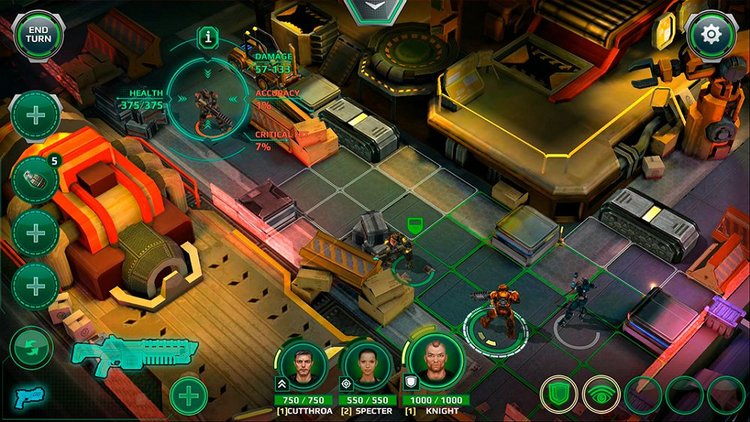This screenshot has width=750, height=422.
Task: Expand the top dropdown arrow panel
Action: pyautogui.click(x=375, y=8)
